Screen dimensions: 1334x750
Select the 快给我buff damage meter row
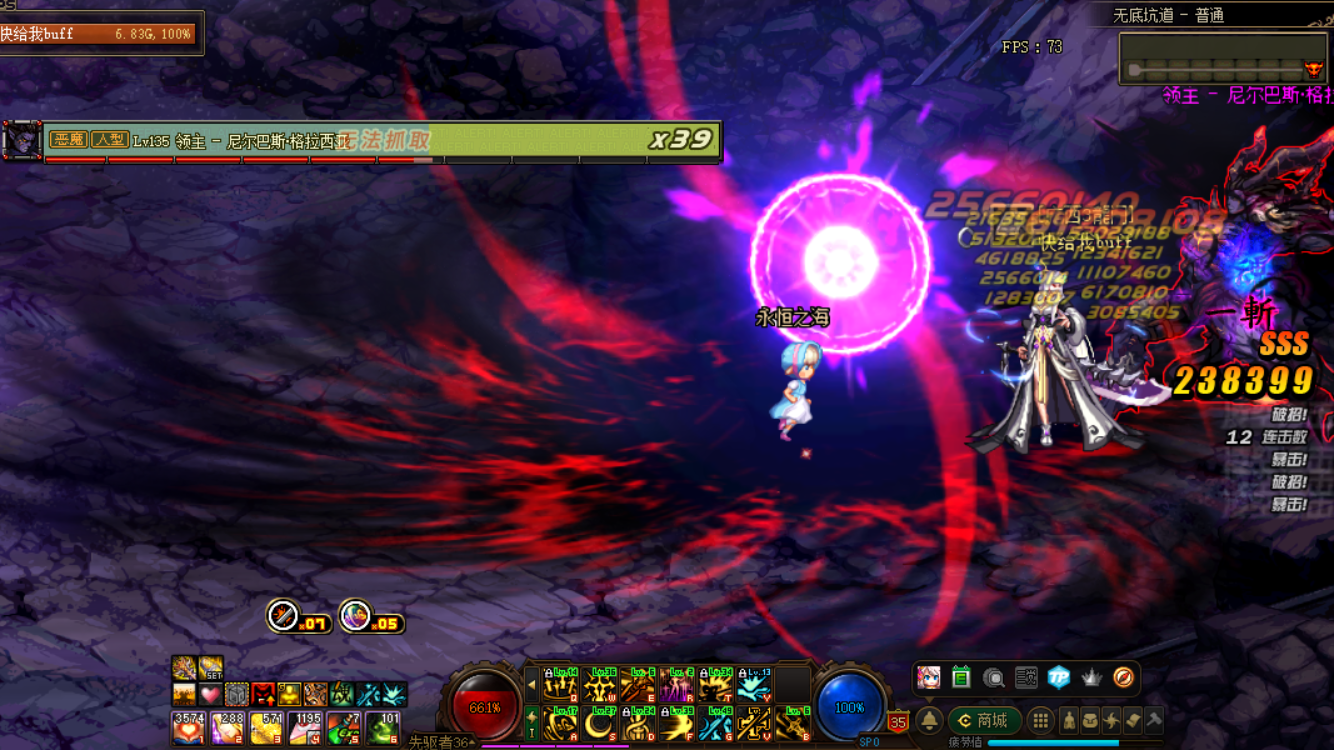[98, 33]
